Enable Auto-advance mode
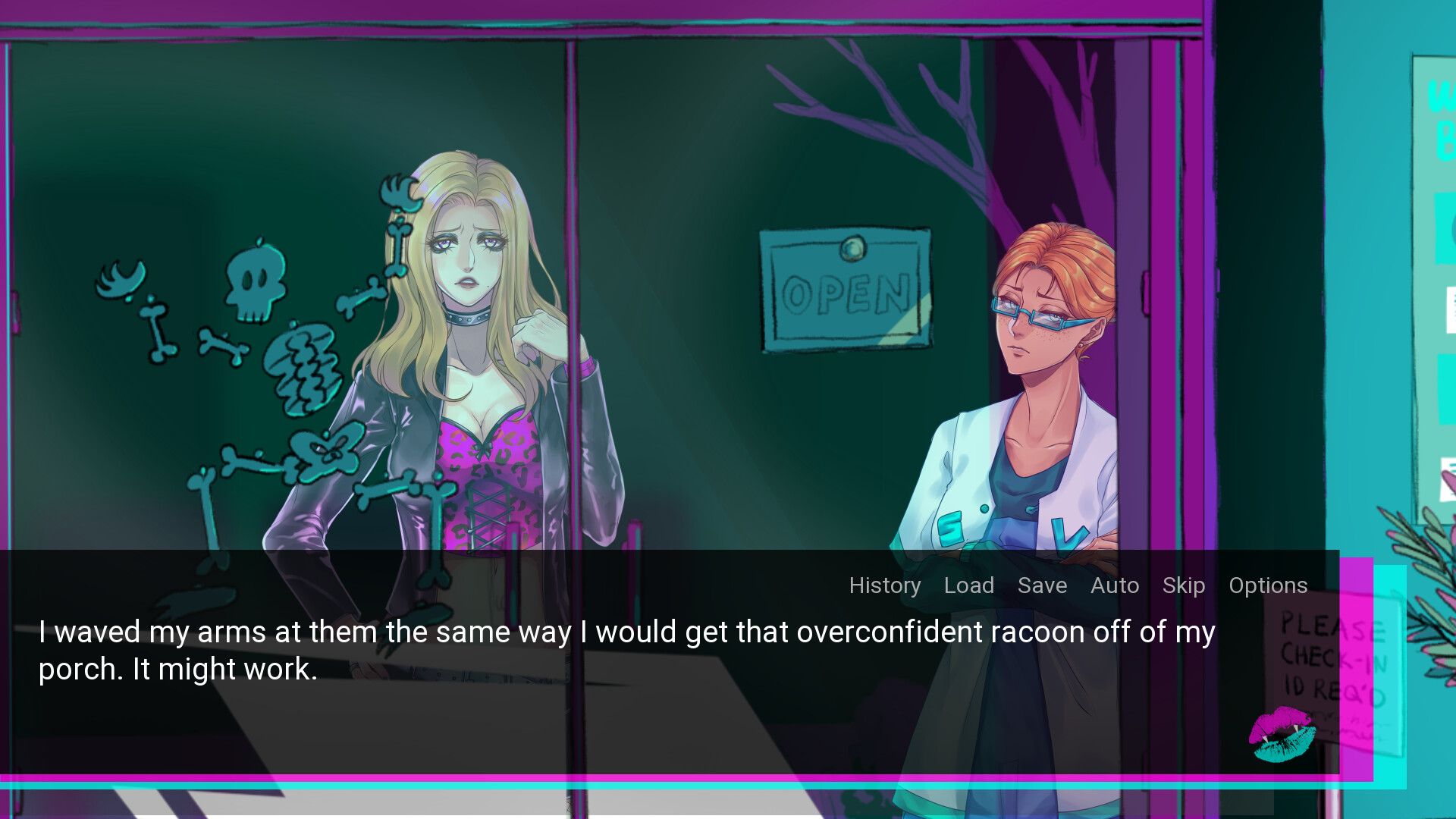The height and width of the screenshot is (819, 1456). (1114, 585)
